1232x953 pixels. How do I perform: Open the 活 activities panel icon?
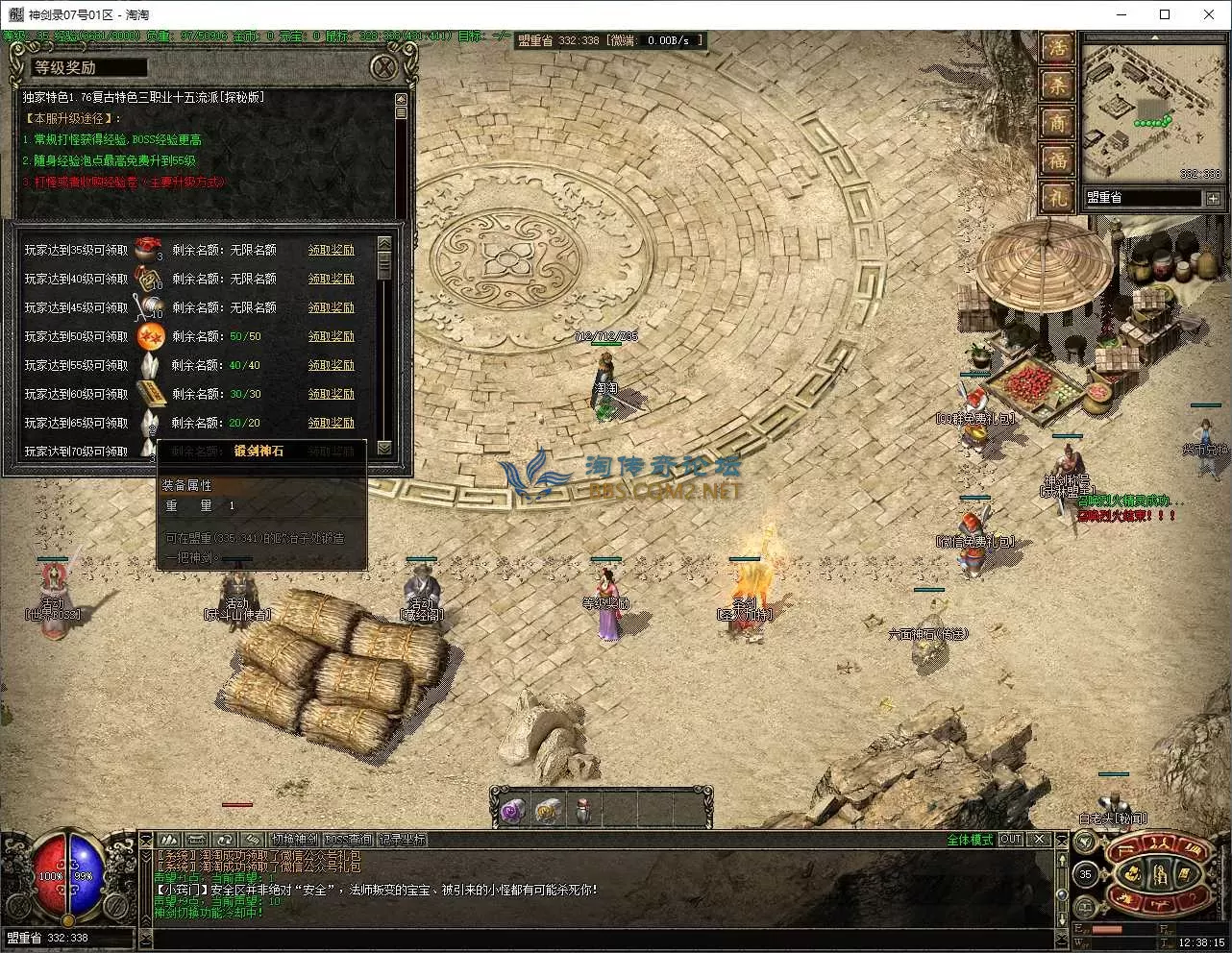1057,50
